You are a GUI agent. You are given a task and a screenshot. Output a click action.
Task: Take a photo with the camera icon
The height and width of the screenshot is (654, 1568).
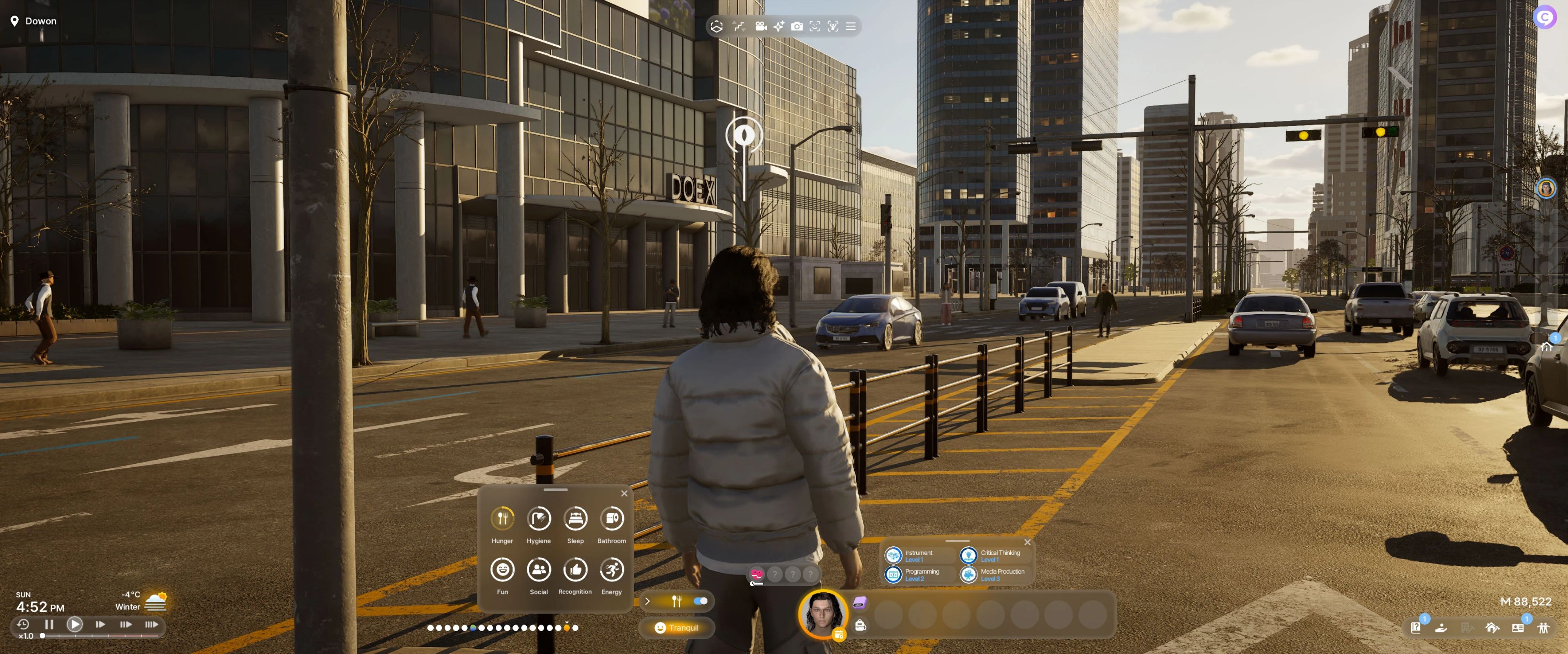pos(797,26)
